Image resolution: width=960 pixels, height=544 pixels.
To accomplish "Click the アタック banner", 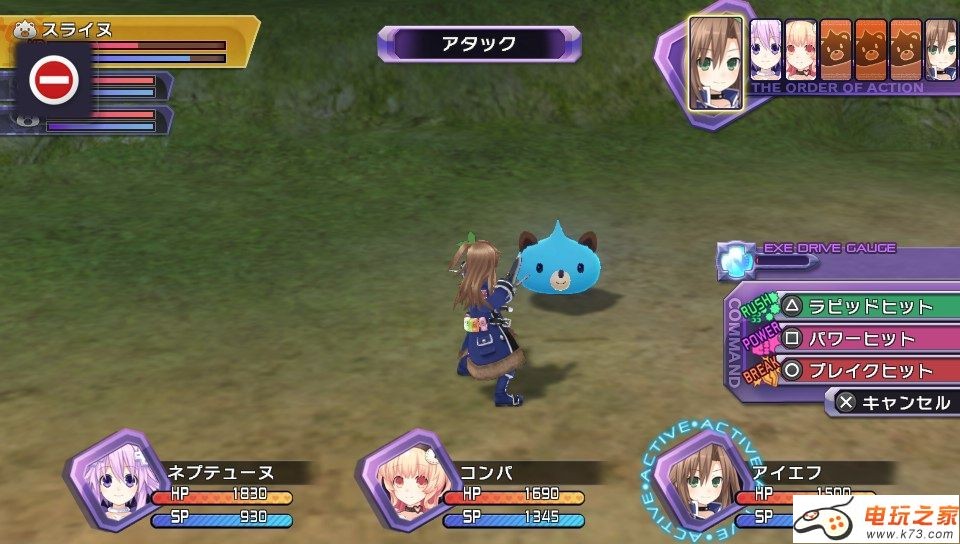I will pos(478,44).
